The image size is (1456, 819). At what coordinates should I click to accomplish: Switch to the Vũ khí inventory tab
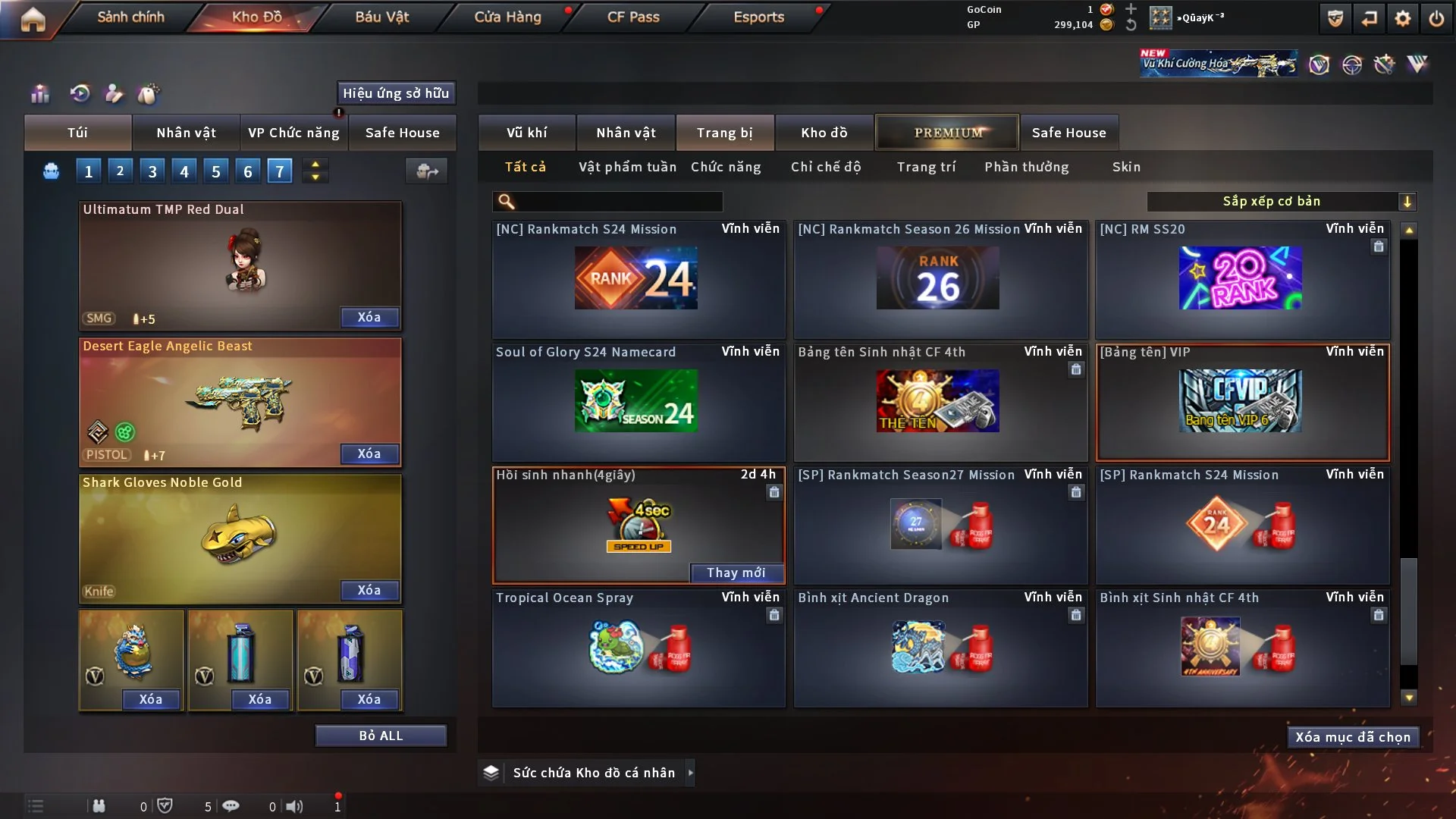click(526, 133)
